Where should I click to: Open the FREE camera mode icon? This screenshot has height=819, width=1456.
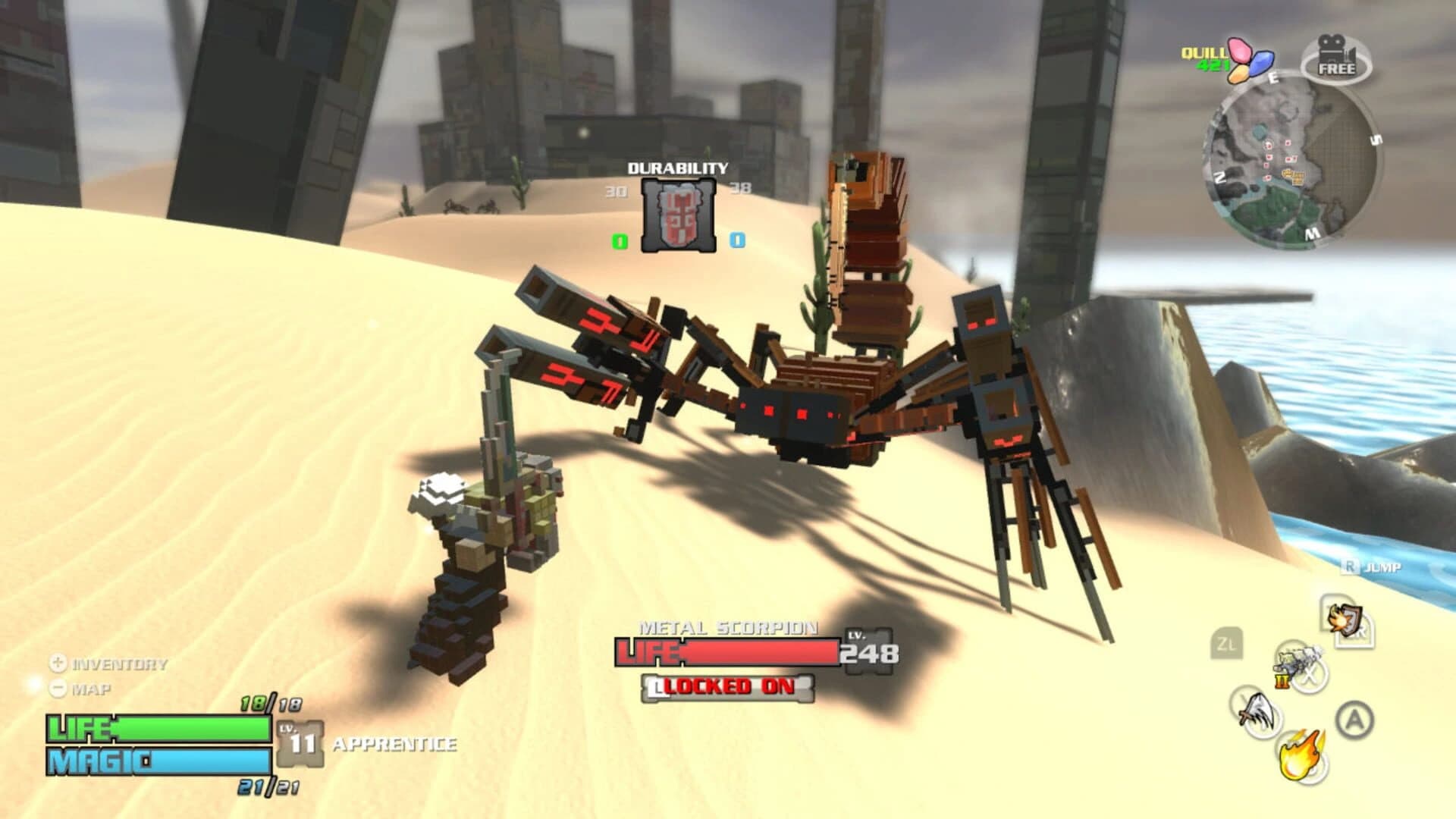[1337, 59]
